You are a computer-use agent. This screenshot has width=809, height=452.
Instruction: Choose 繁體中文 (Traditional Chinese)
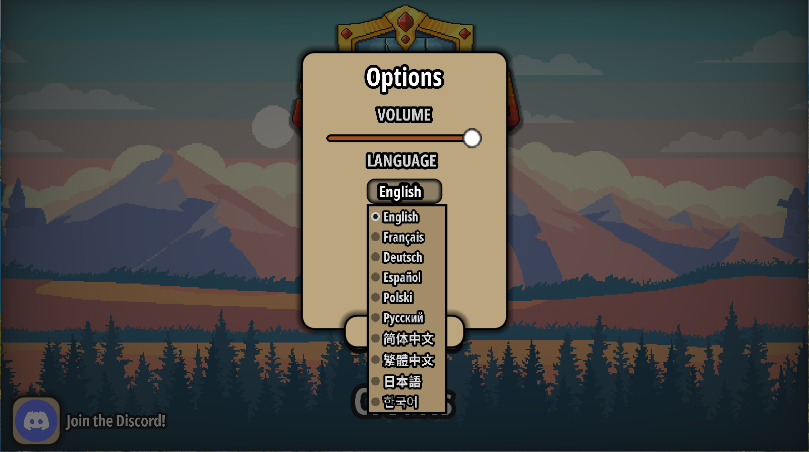[408, 360]
